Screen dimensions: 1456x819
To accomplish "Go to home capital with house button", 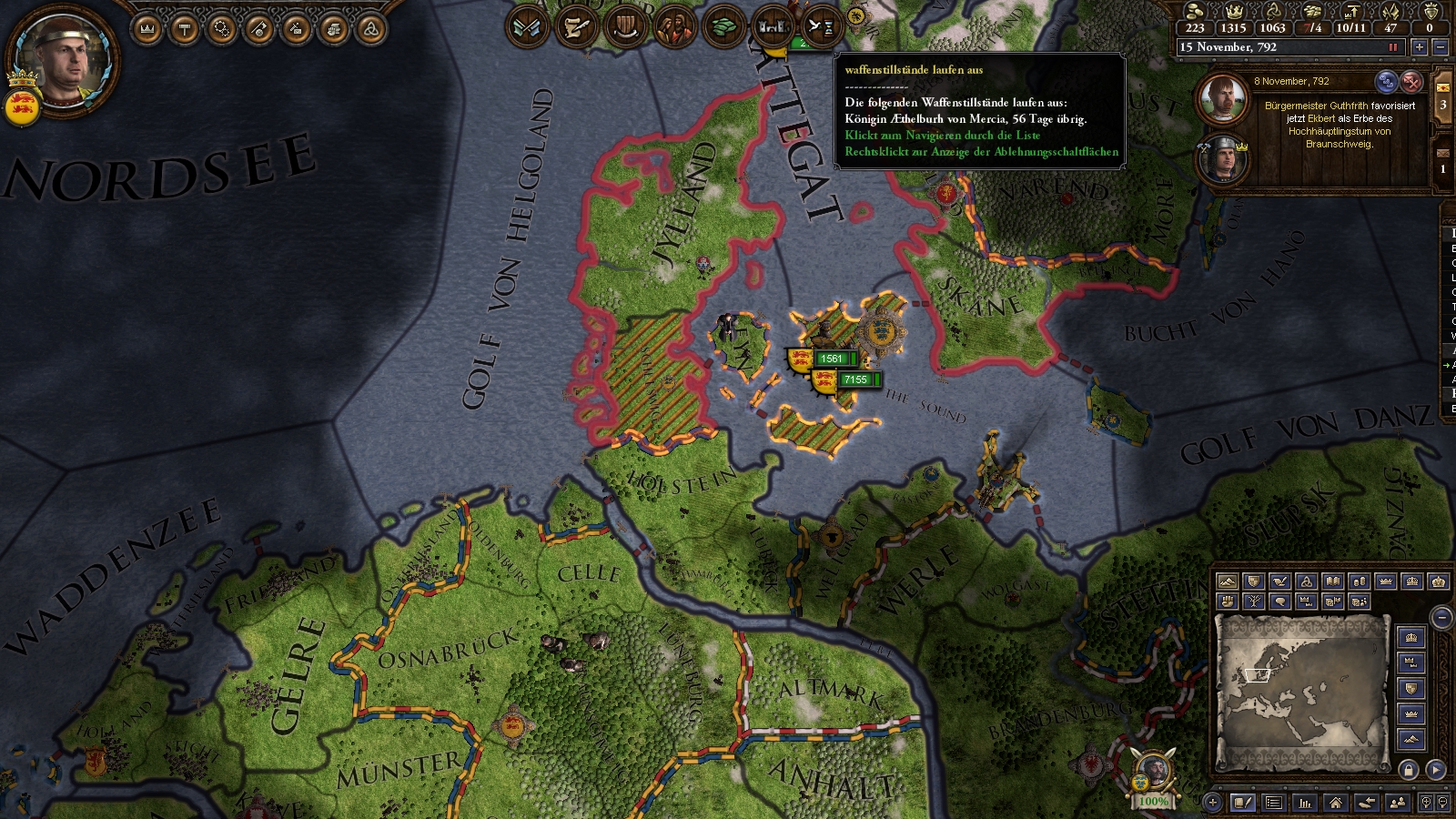I will pos(1335,803).
